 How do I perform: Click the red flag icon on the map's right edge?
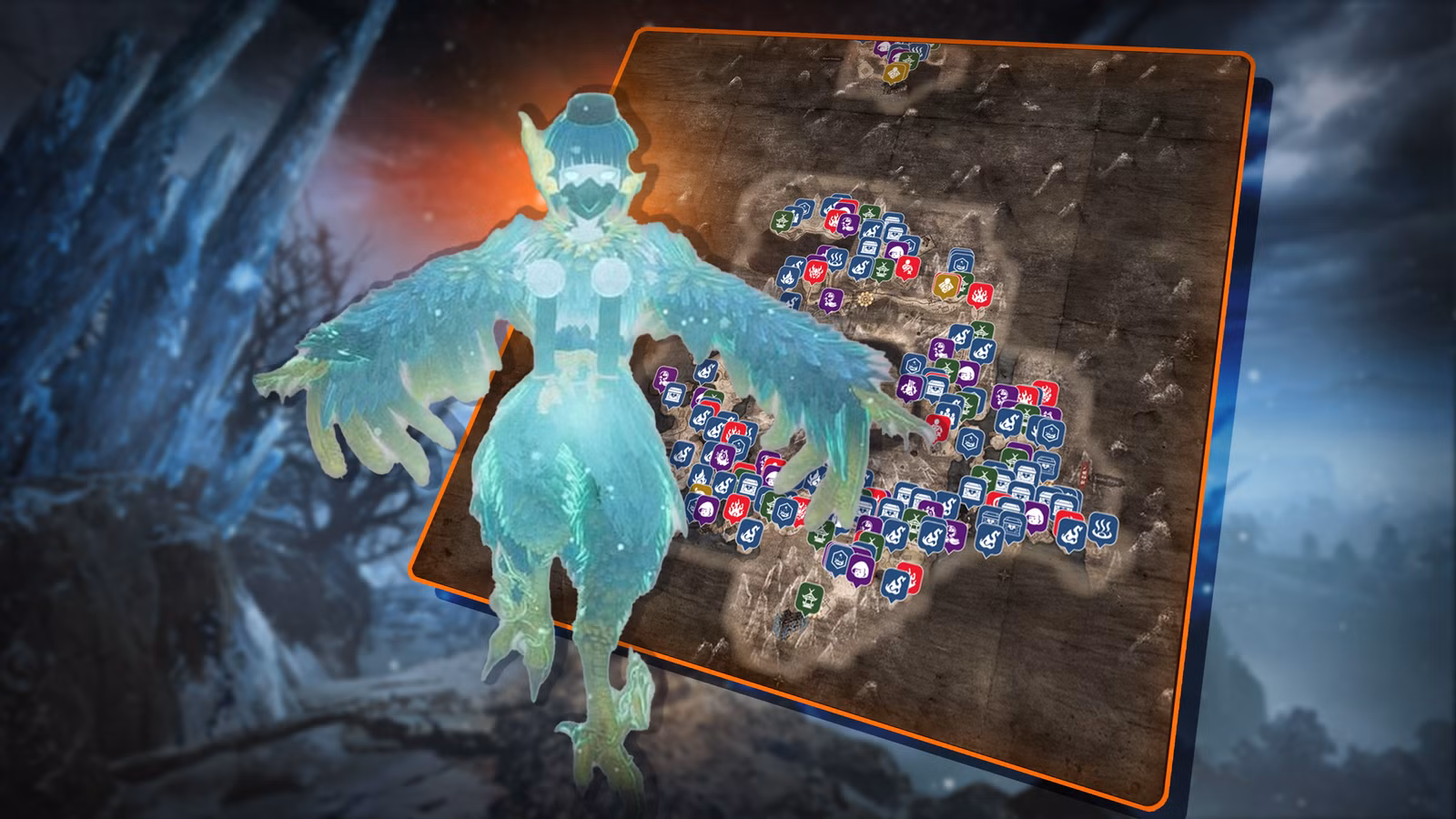(x=1083, y=473)
